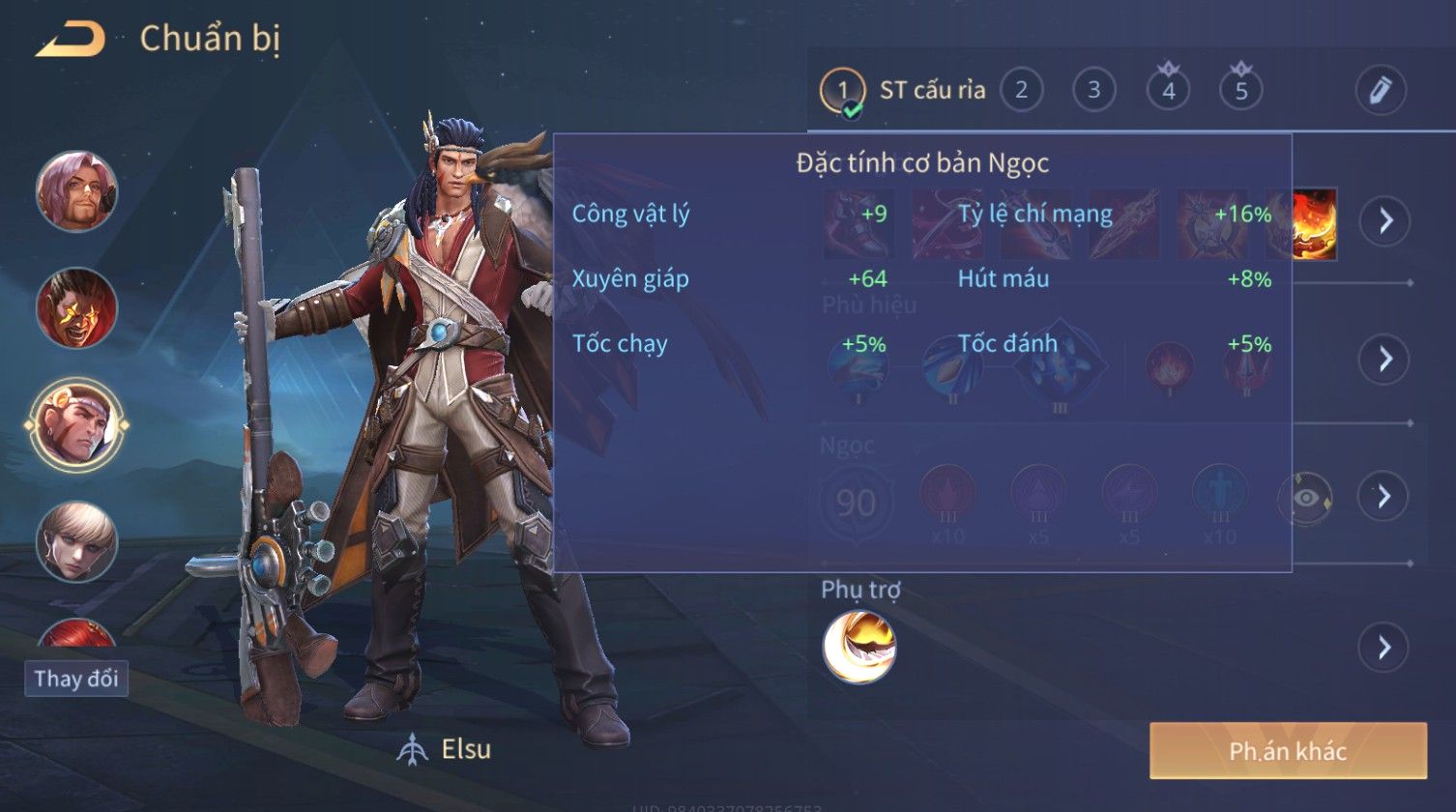Click the Thay đổi hero button
Screen dimensions: 1456x812
tap(76, 679)
